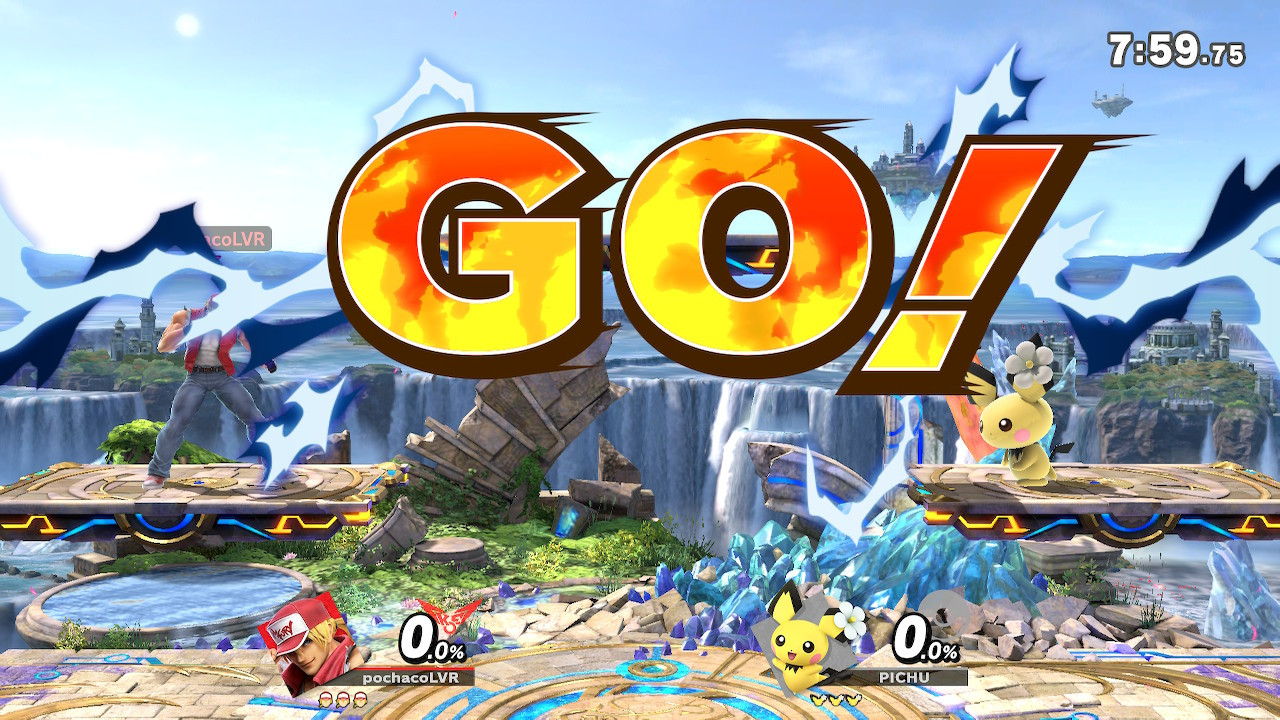The height and width of the screenshot is (720, 1280).
Task: Click the floating island in the top-right sky
Action: 1113,103
